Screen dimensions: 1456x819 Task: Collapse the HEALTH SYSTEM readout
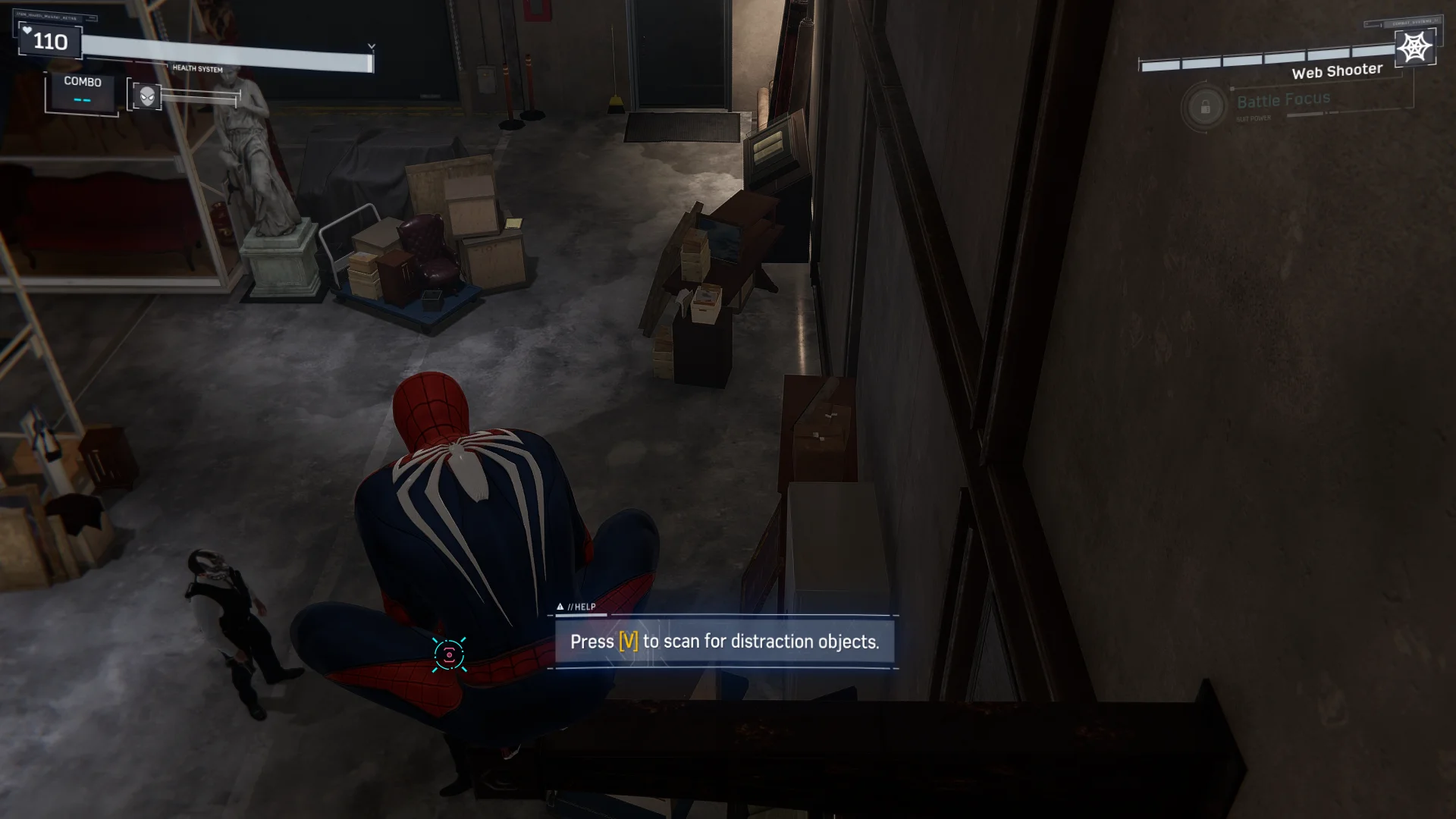pos(199,69)
